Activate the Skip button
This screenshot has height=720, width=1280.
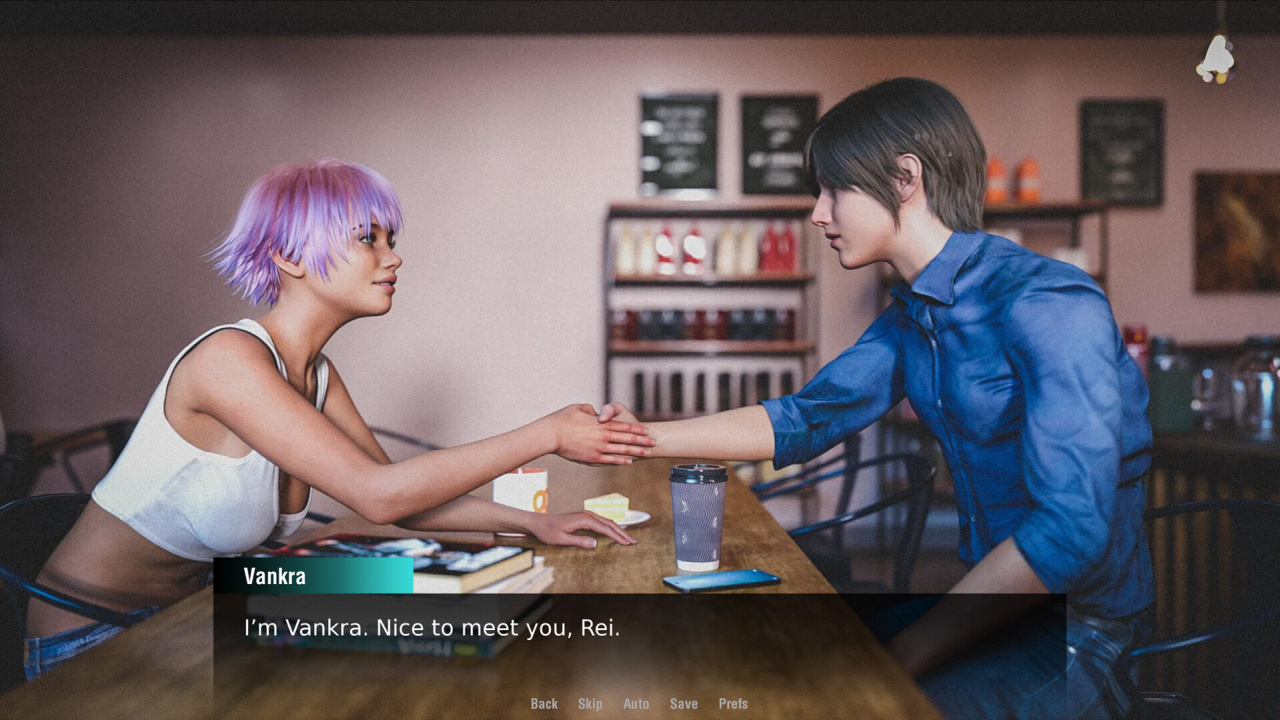(590, 704)
